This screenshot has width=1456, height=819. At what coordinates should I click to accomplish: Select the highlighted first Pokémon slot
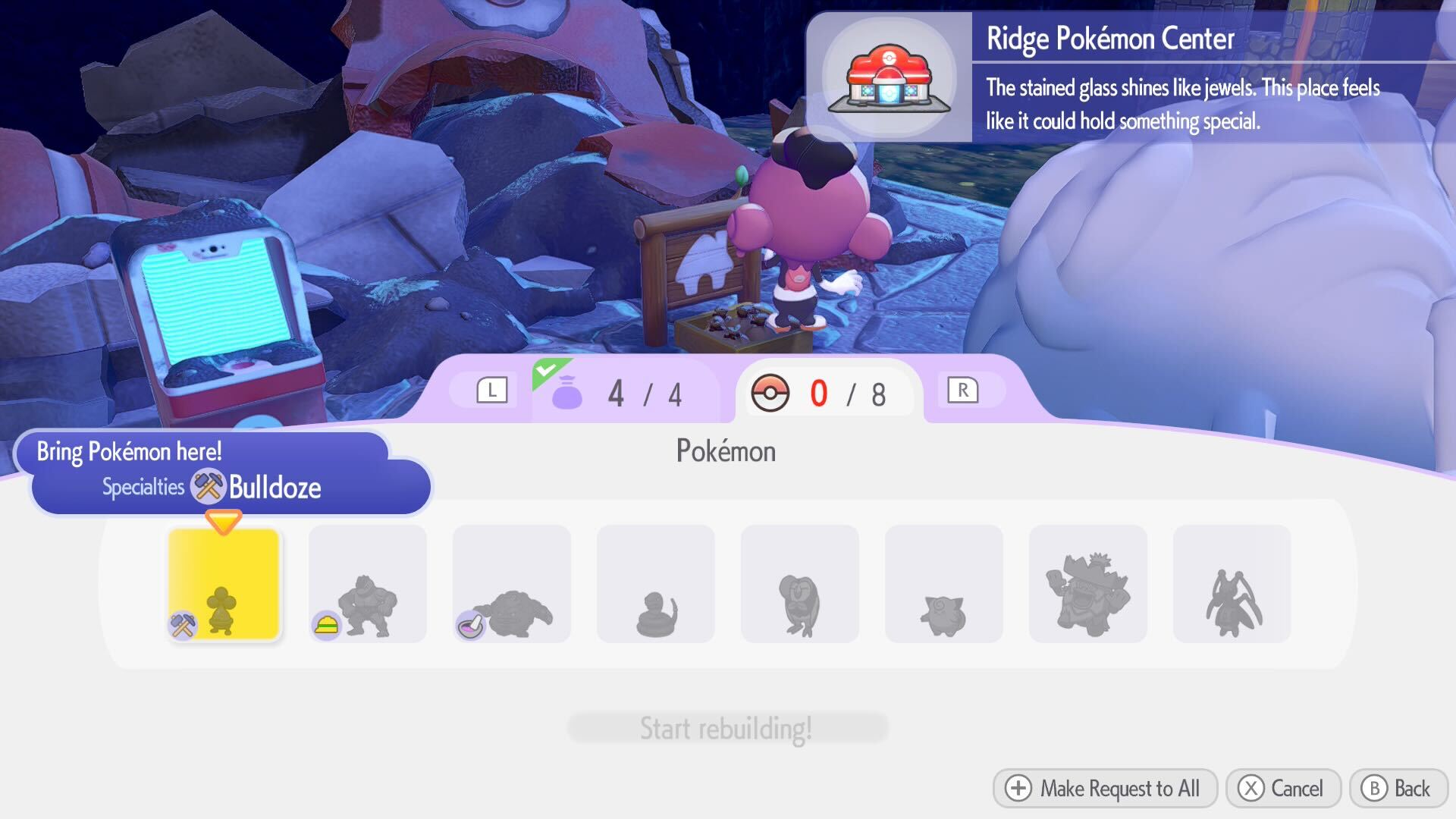(224, 582)
